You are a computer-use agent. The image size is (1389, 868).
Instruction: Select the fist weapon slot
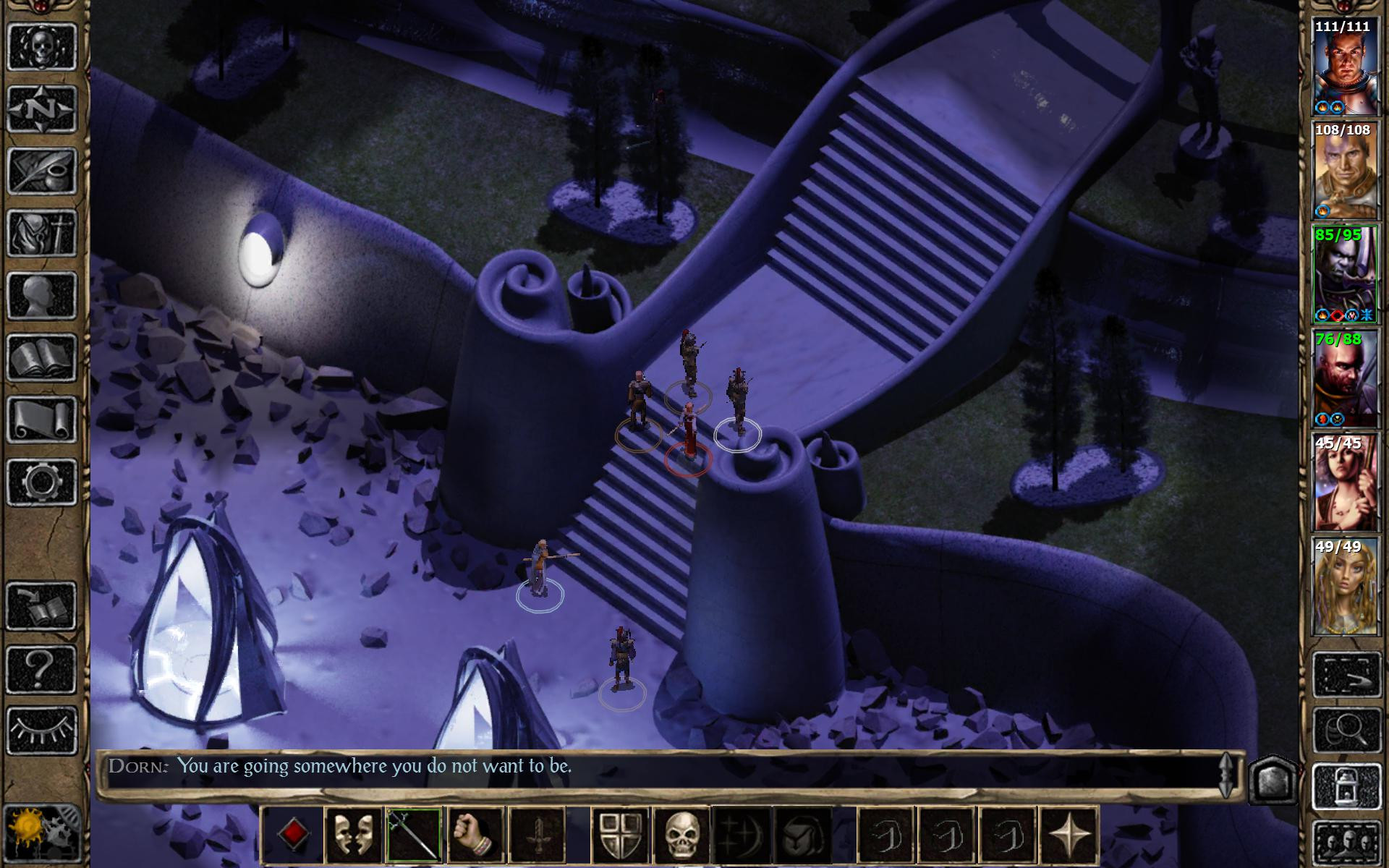click(475, 835)
